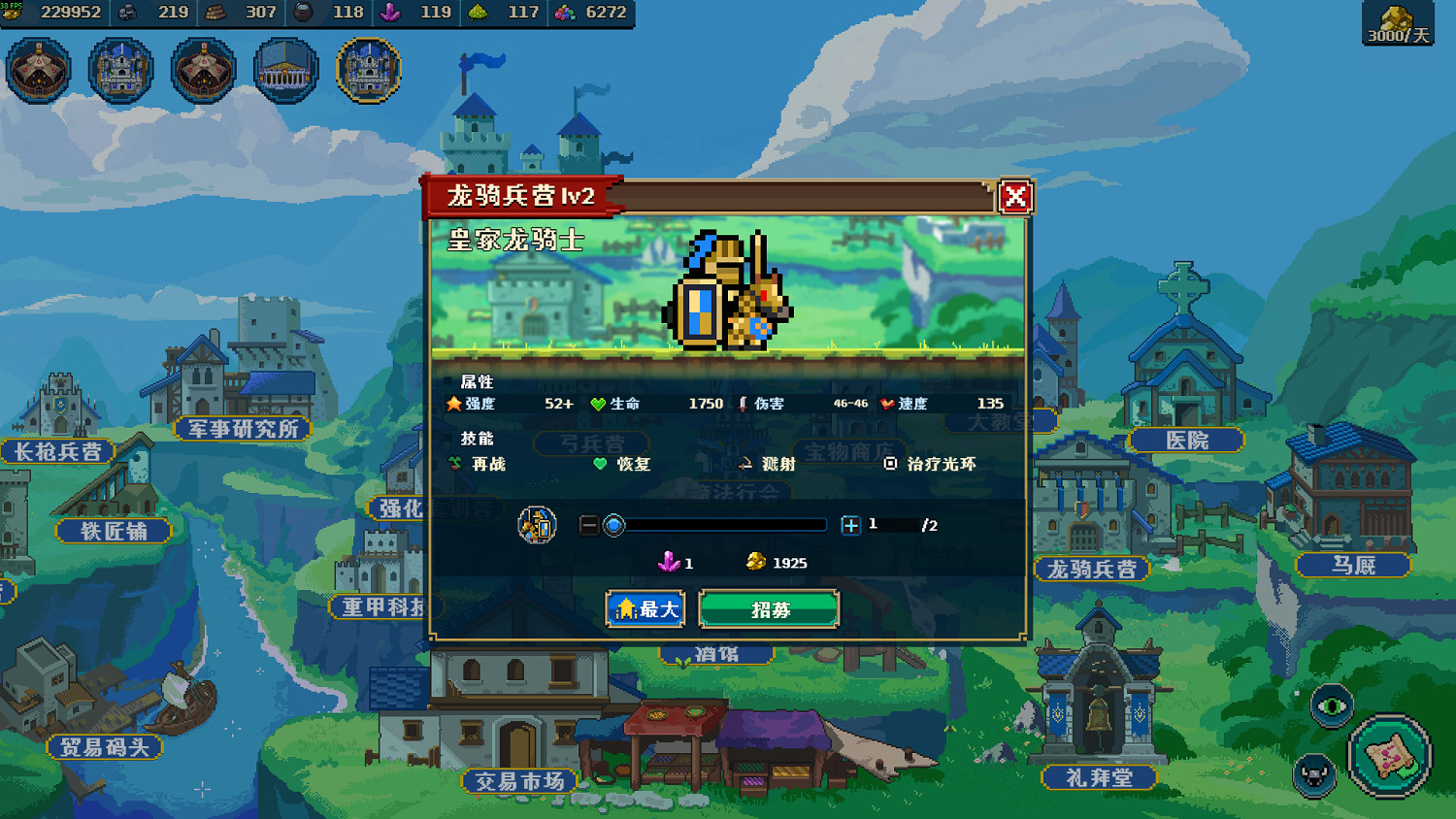
Task: Increase recruit count with the plus stepper
Action: 851,524
